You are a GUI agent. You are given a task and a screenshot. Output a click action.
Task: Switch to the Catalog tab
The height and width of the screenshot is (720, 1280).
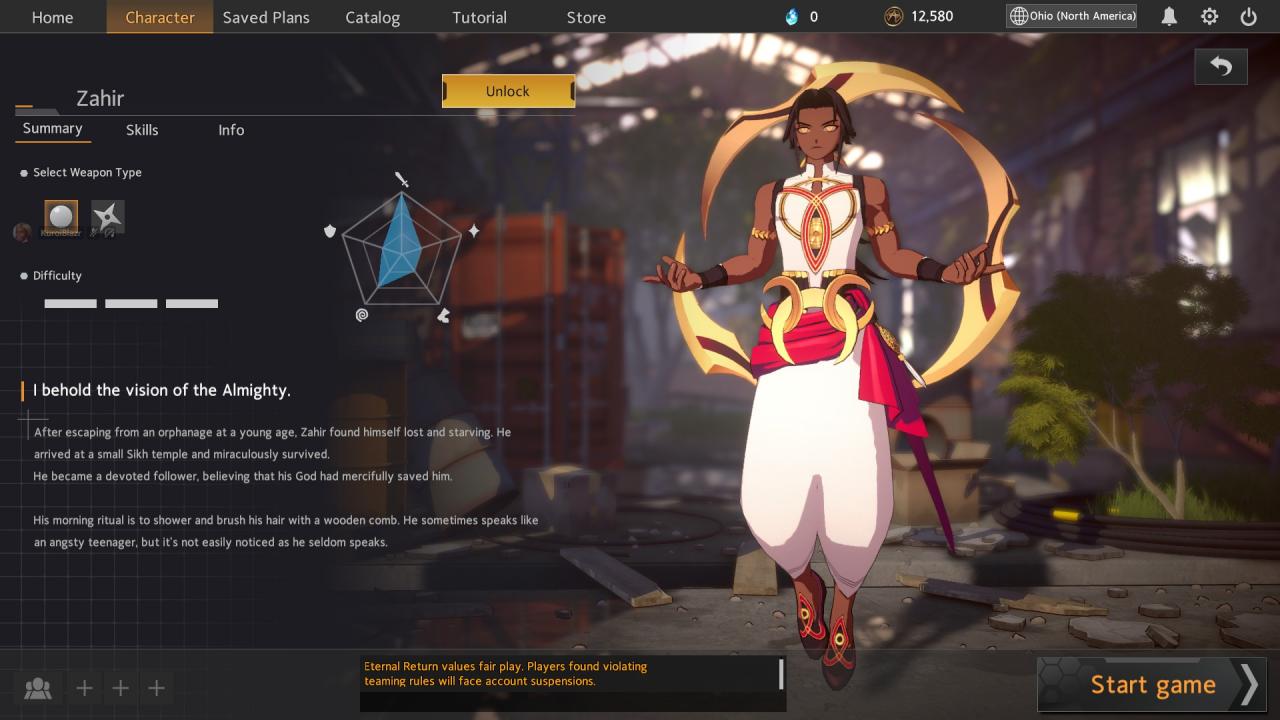point(372,17)
